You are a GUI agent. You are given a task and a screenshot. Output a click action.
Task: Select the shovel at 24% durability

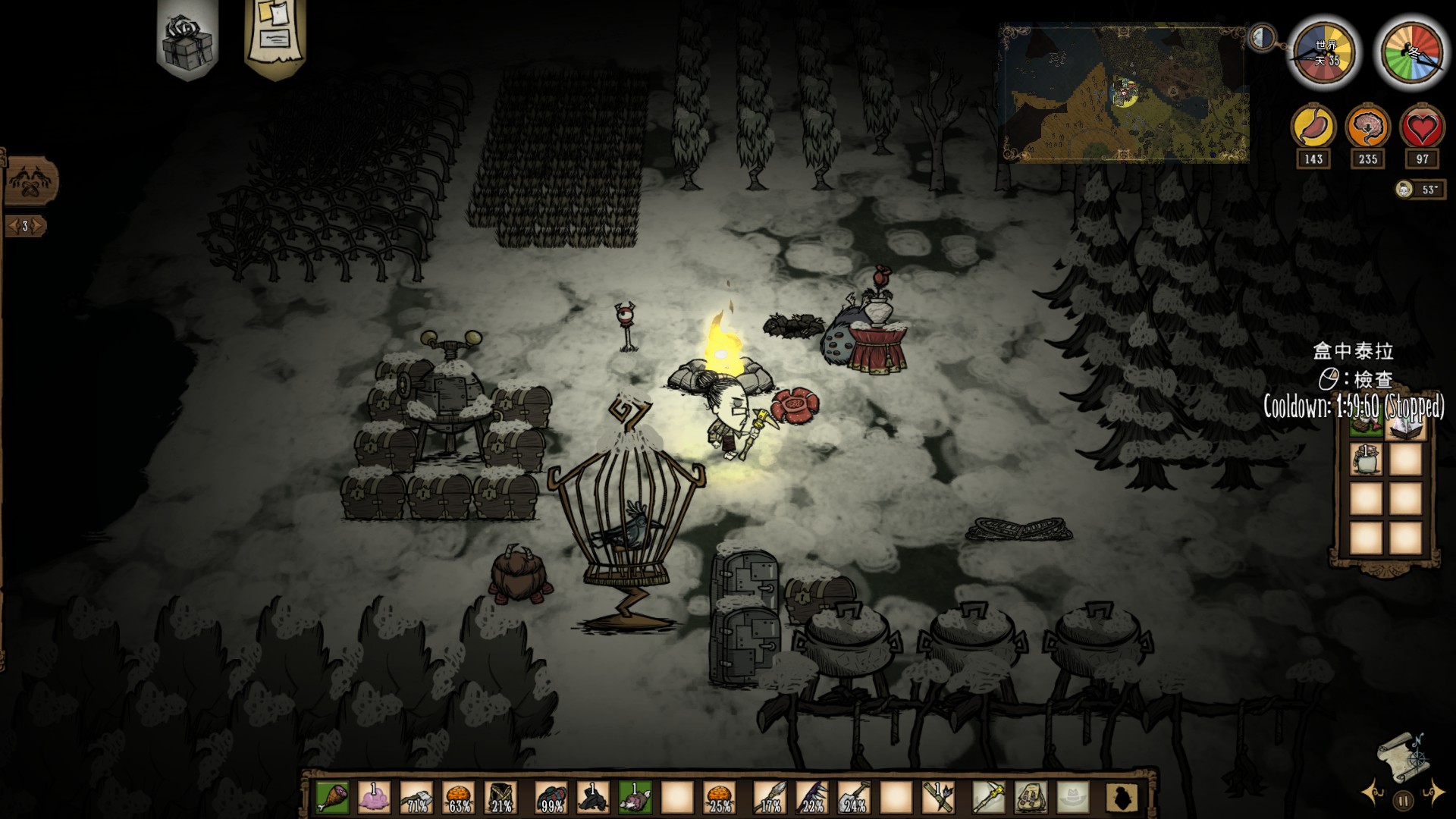coord(854,797)
